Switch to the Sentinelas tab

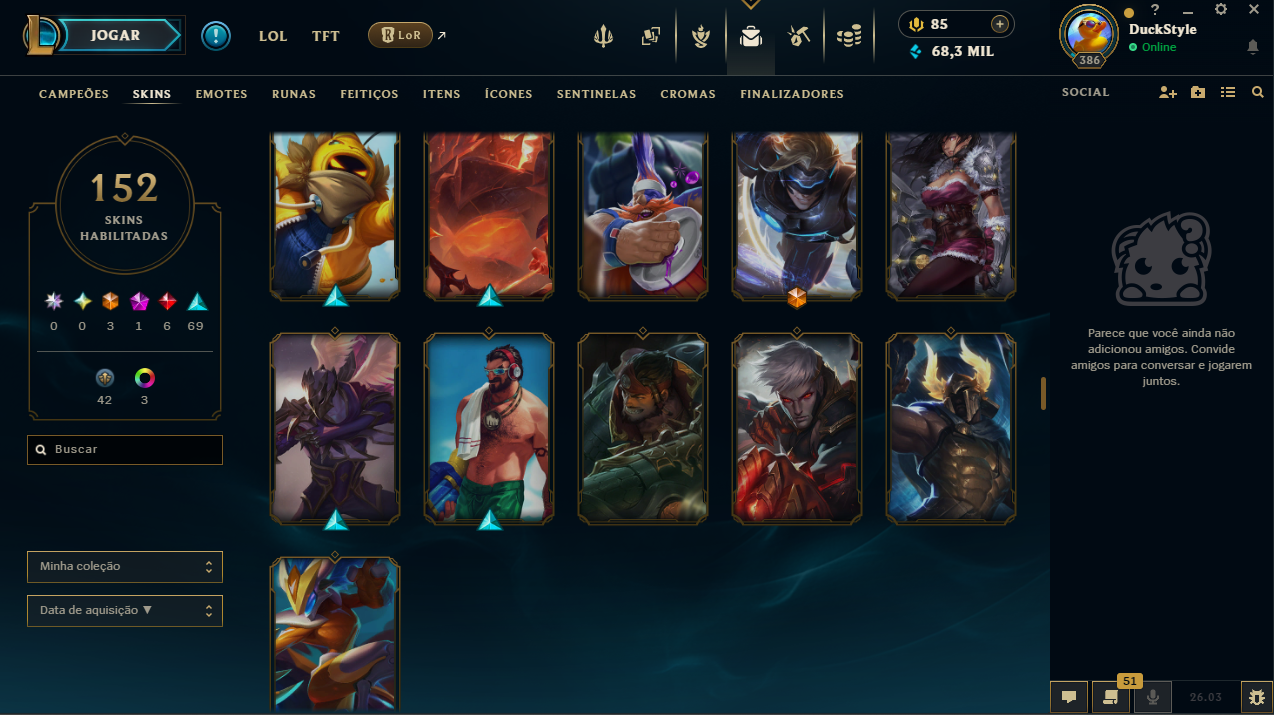click(x=596, y=94)
